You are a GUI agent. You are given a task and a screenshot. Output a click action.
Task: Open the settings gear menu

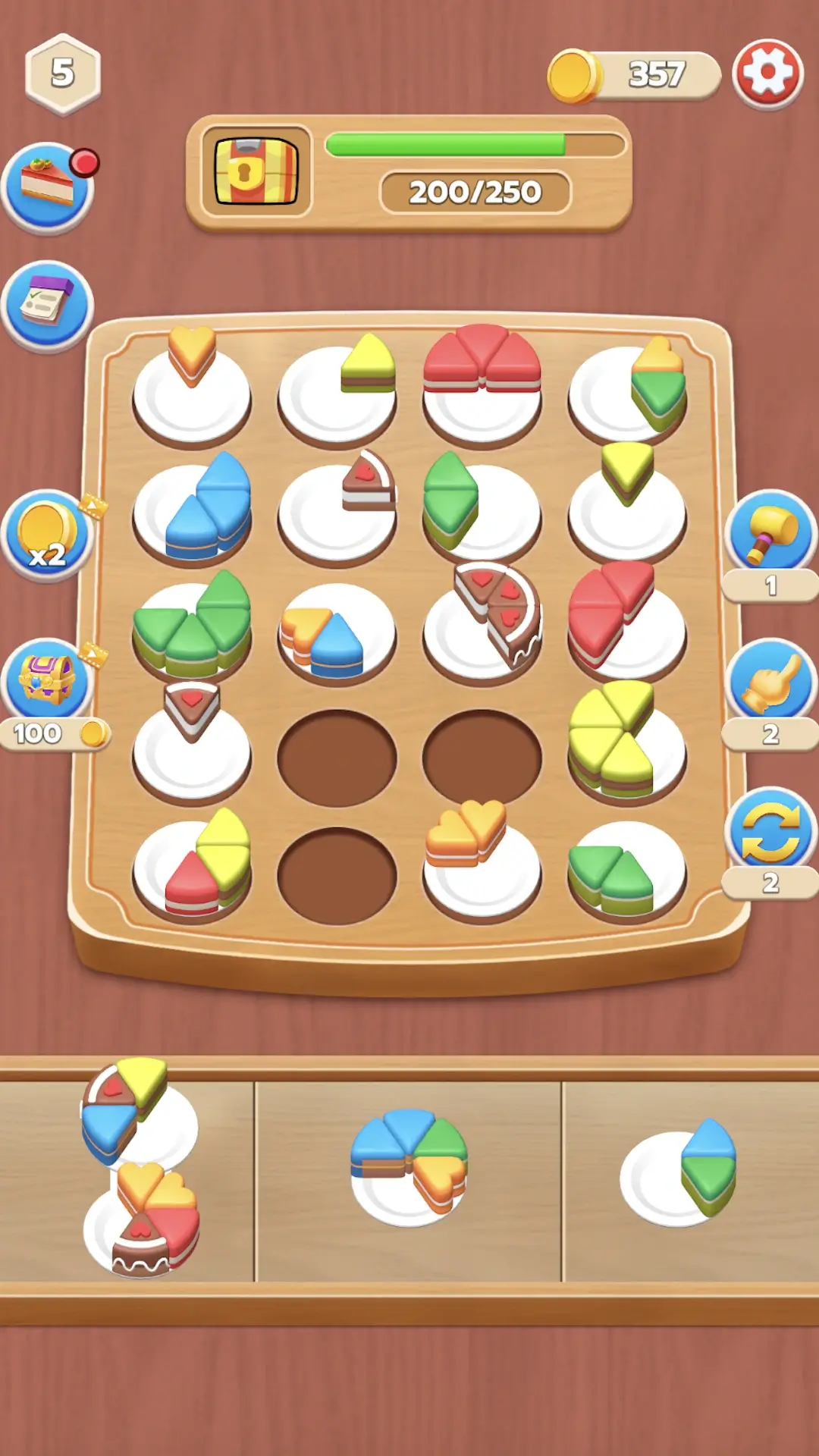coord(767,74)
